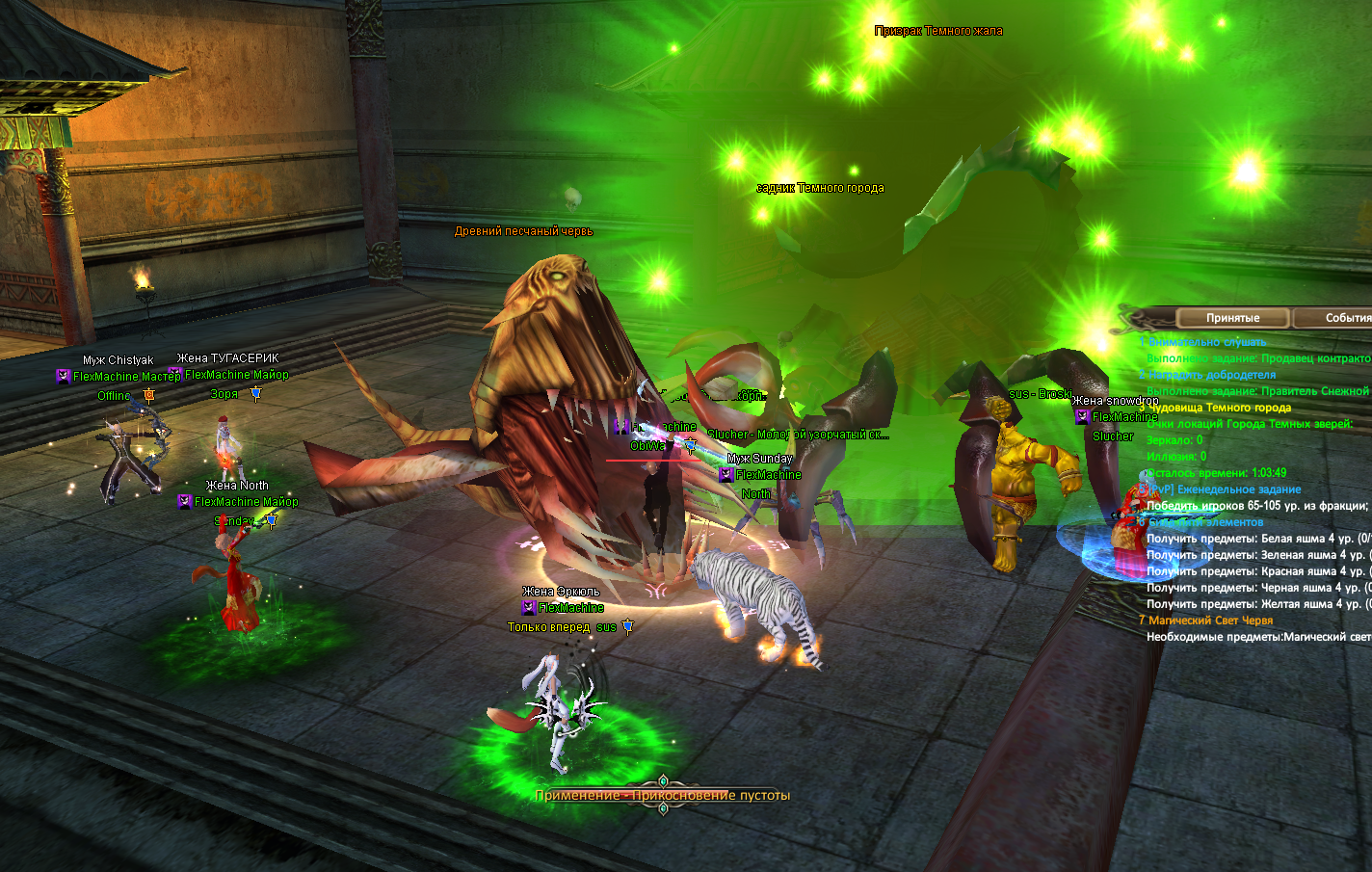Image resolution: width=1372 pixels, height=872 pixels.
Task: Open quest Магический Свет Червя
Action: pyautogui.click(x=1210, y=621)
